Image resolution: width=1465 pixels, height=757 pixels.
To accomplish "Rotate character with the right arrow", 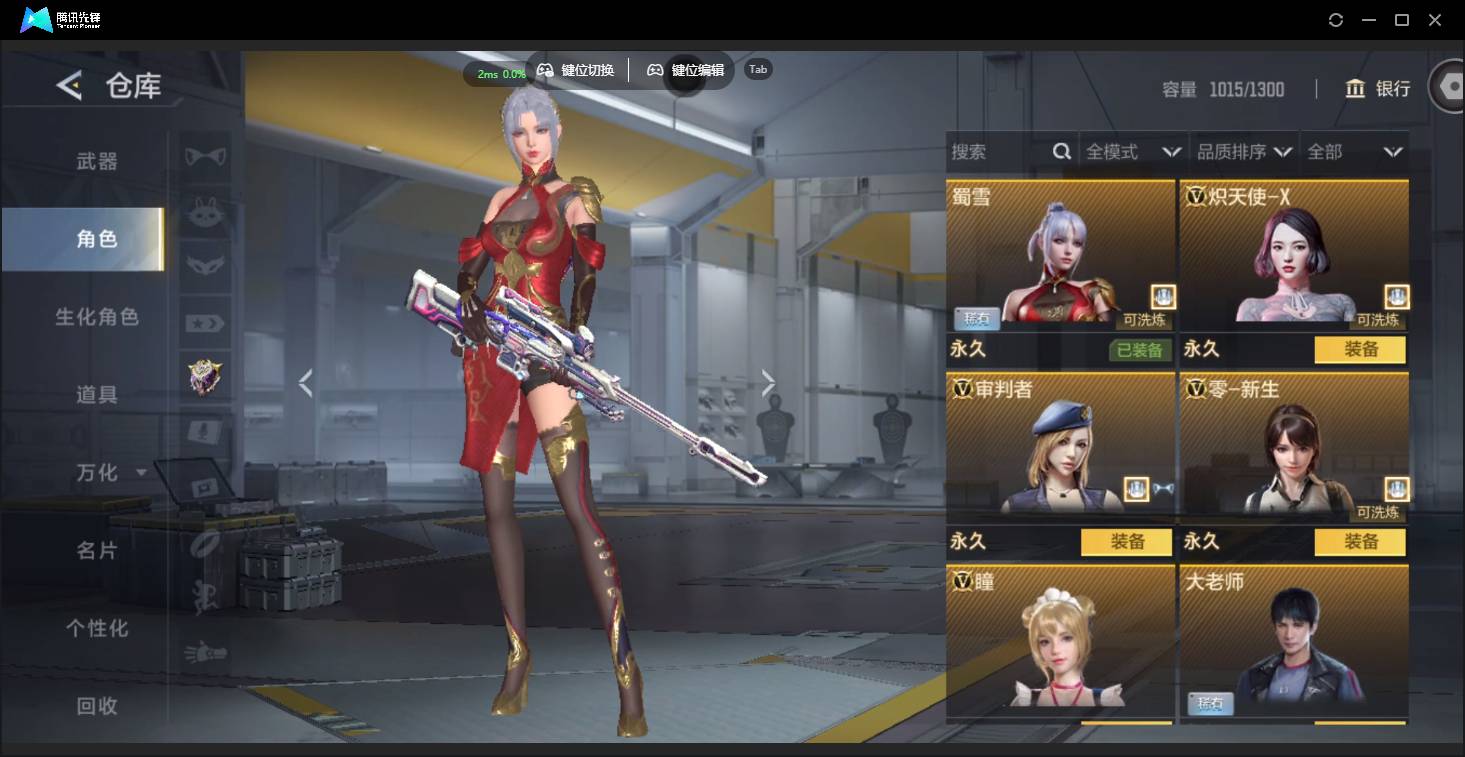I will pos(768,382).
